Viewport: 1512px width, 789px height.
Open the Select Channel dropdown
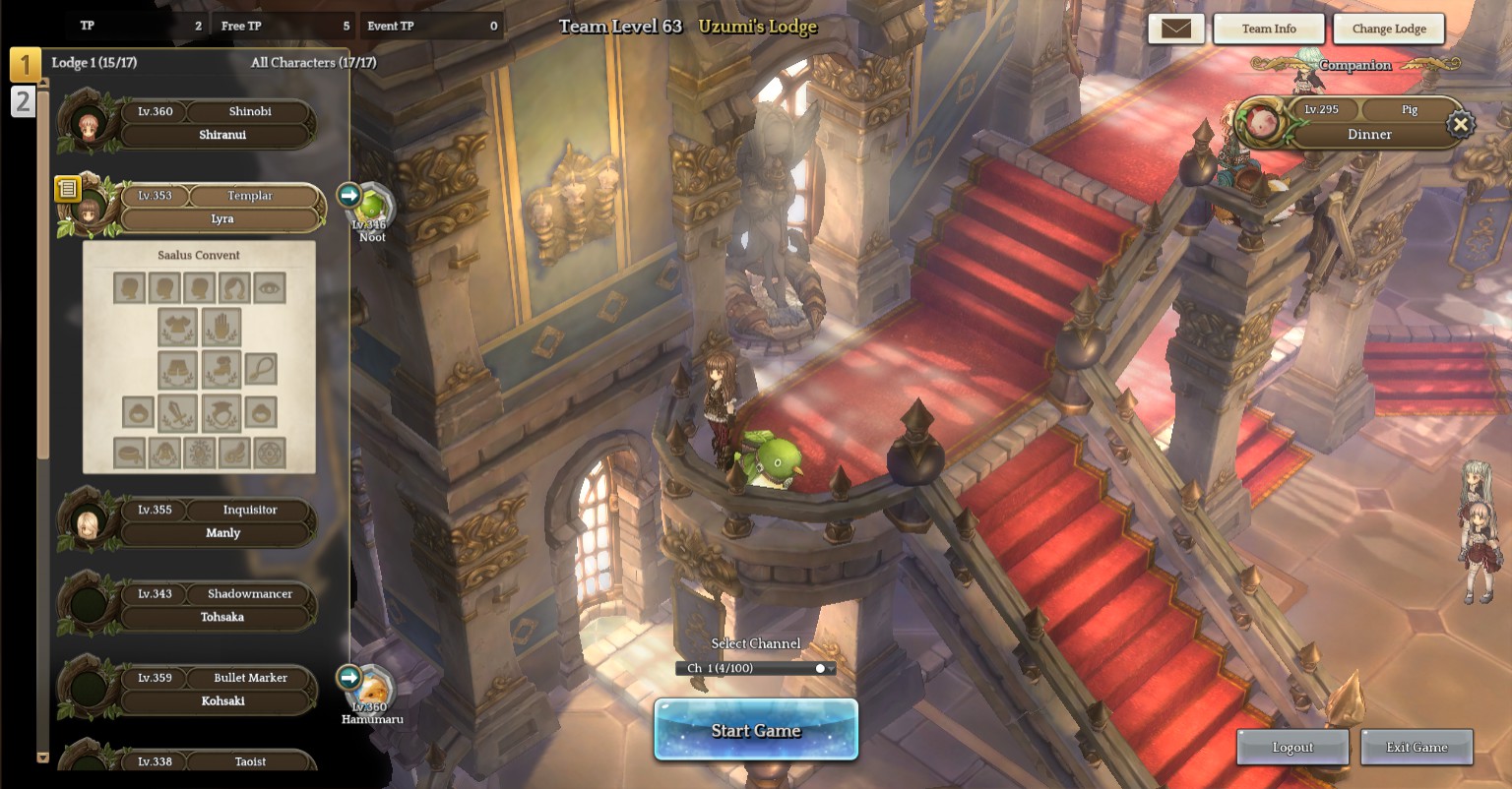tap(756, 669)
